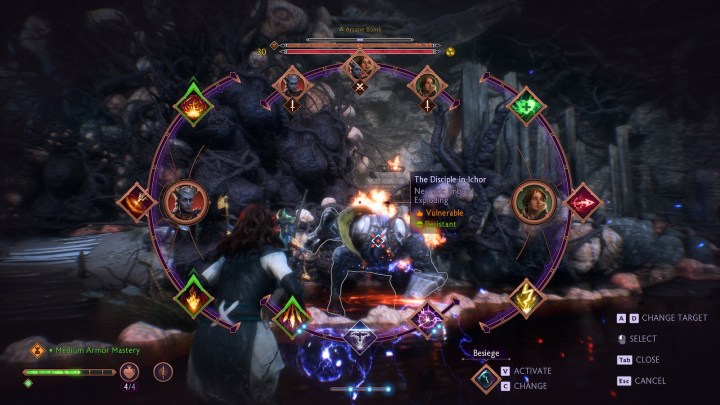Select the top-center targeted enemy portrait
The height and width of the screenshot is (405, 720).
click(x=359, y=67)
